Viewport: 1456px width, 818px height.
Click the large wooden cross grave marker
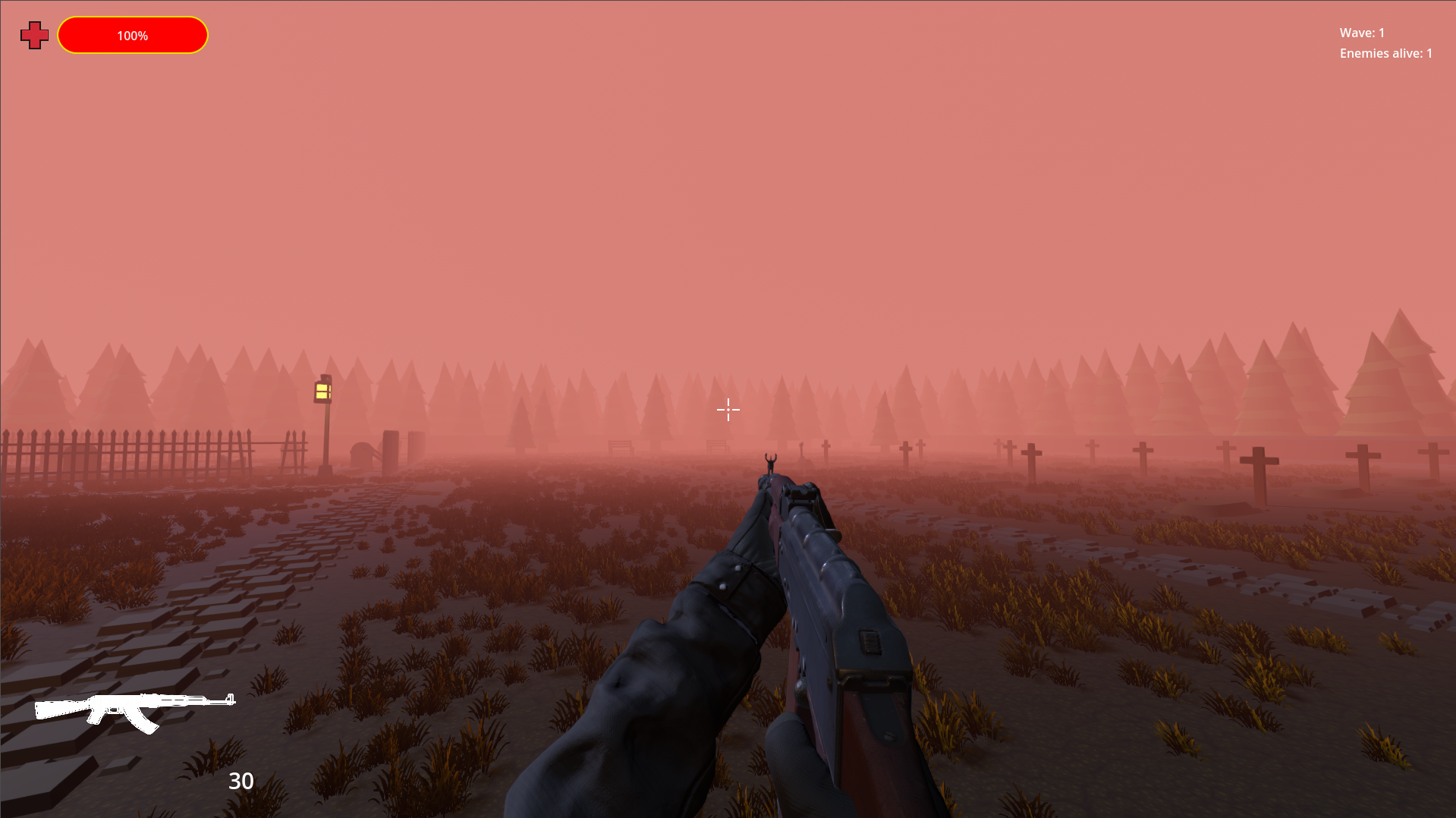[x=1259, y=461]
